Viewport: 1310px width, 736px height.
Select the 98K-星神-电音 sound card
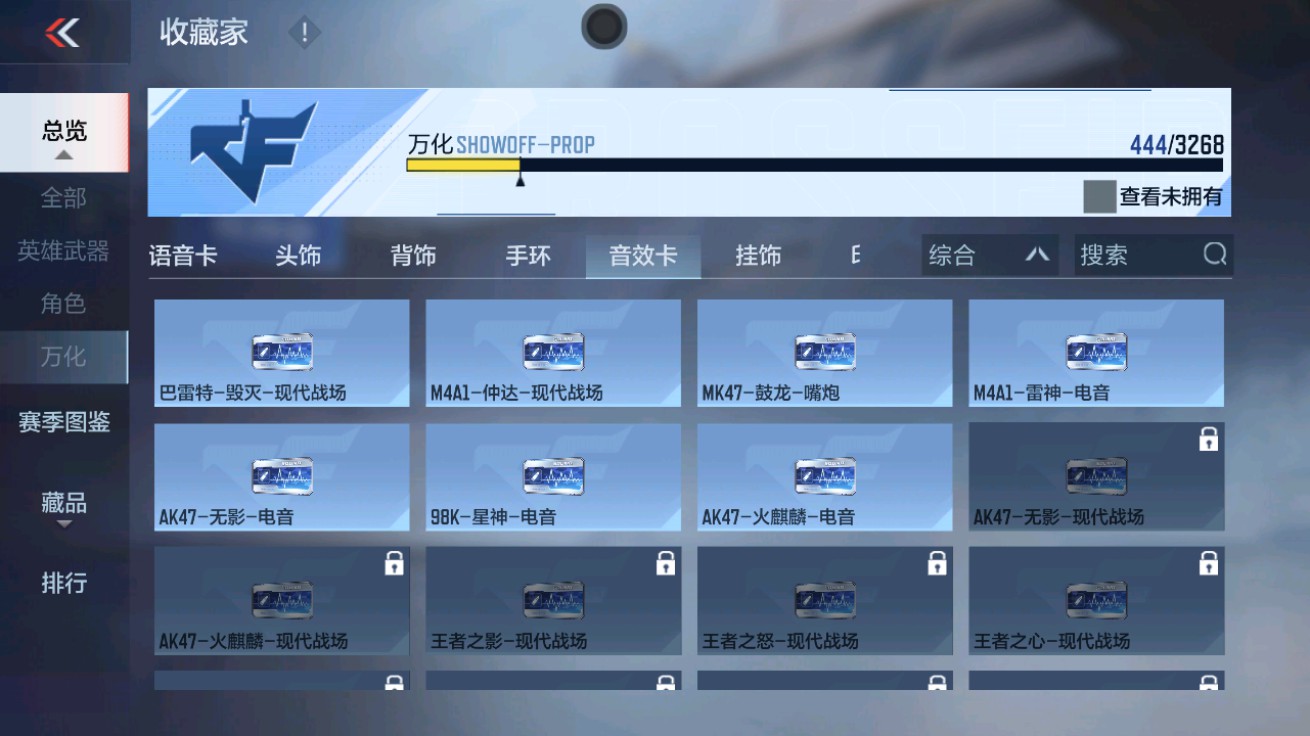pos(554,476)
